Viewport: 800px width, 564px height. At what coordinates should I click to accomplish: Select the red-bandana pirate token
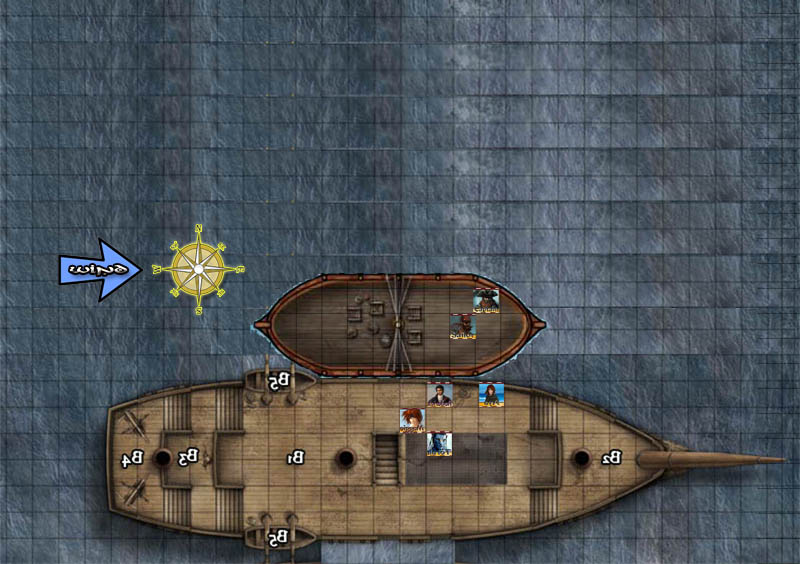coord(462,326)
